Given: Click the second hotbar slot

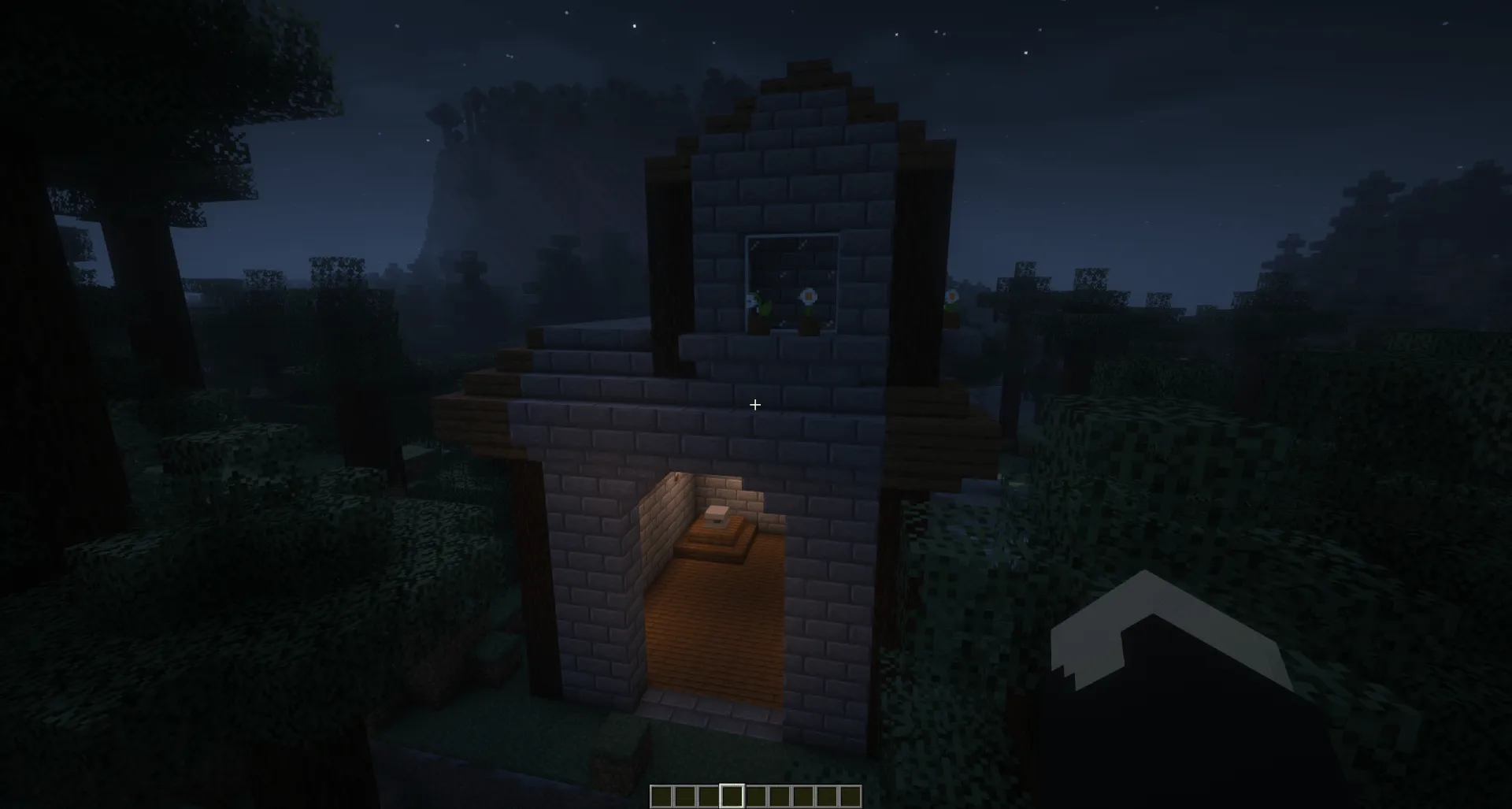Looking at the screenshot, I should point(687,796).
